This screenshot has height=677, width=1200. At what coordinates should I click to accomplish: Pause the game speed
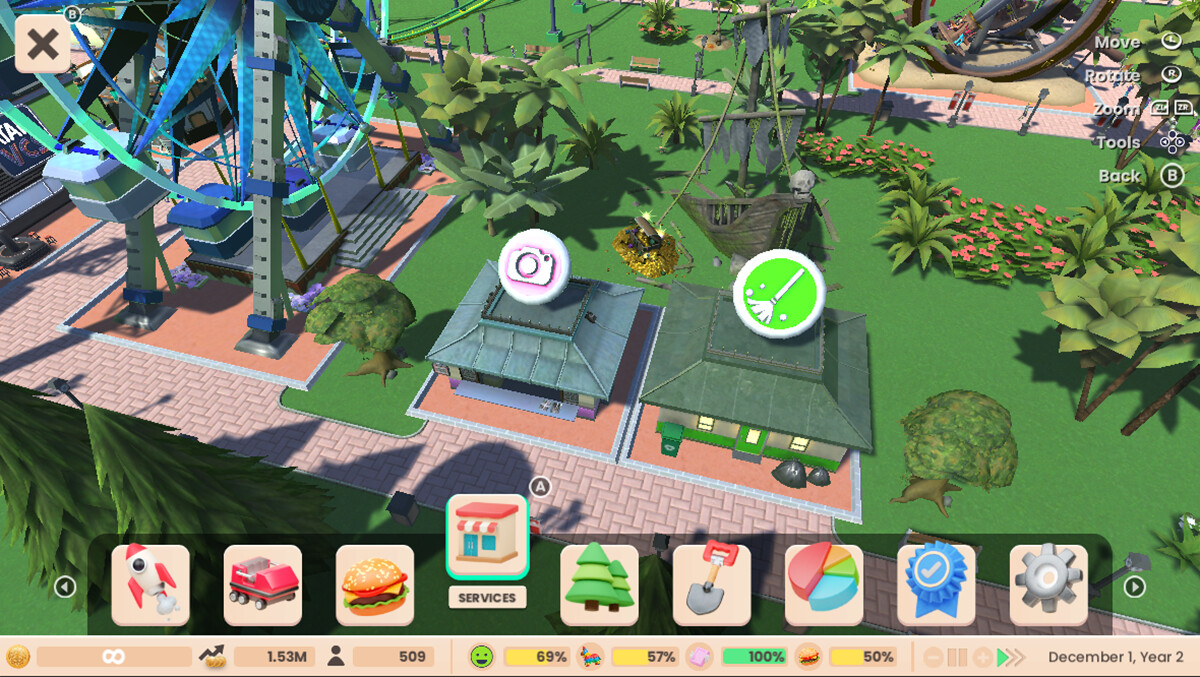pyautogui.click(x=957, y=657)
